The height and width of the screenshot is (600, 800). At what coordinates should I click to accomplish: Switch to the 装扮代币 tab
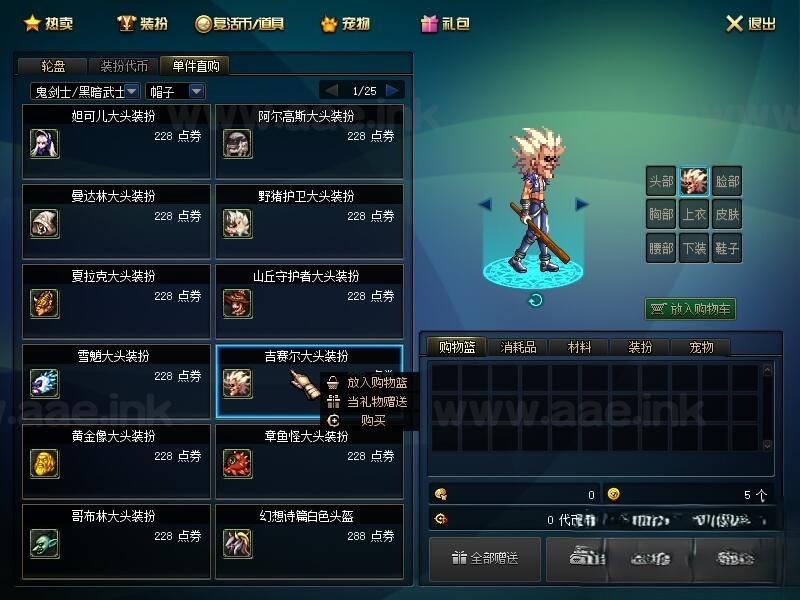(x=124, y=66)
